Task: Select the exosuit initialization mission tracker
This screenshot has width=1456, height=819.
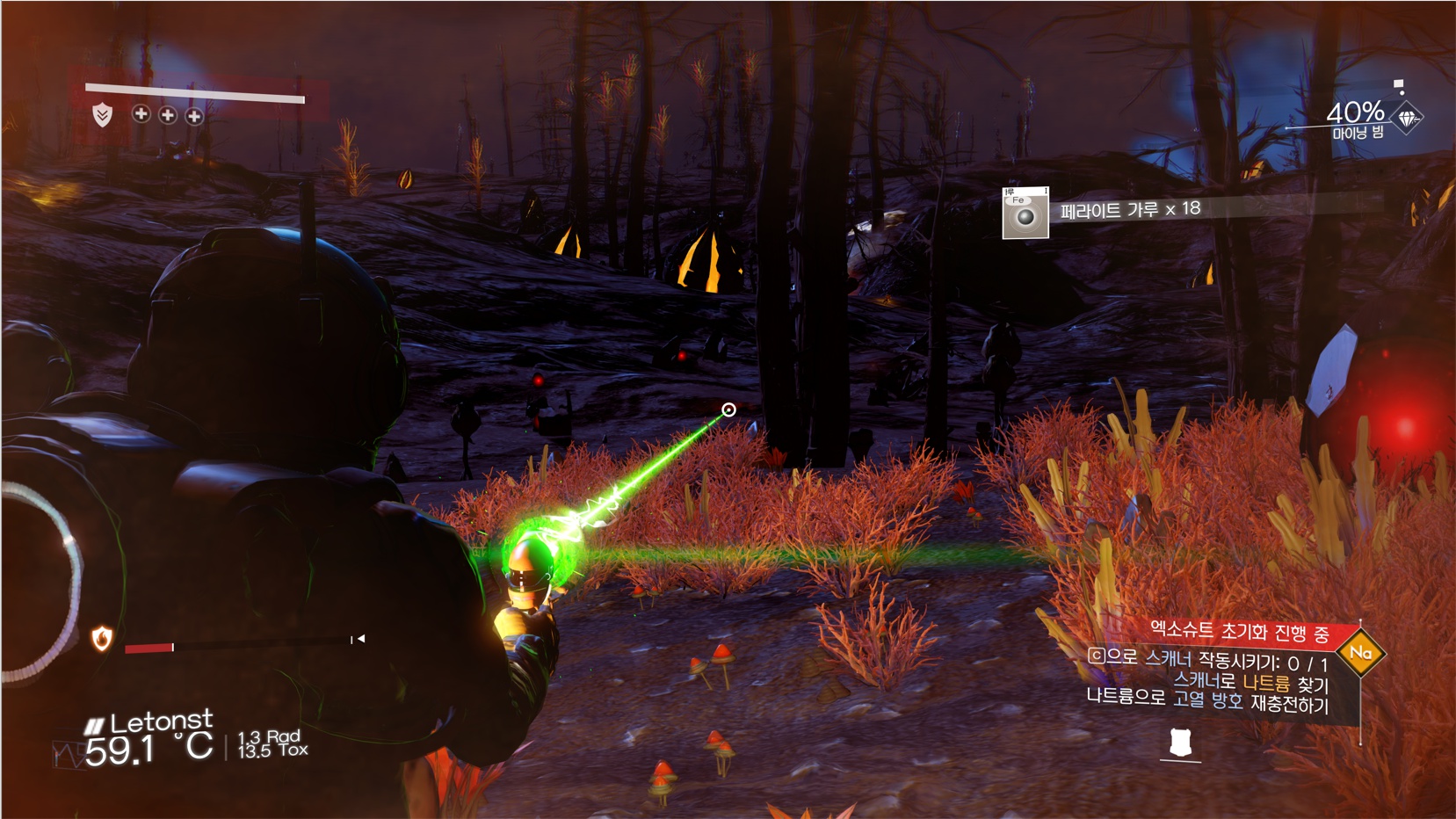Action: (x=1239, y=631)
